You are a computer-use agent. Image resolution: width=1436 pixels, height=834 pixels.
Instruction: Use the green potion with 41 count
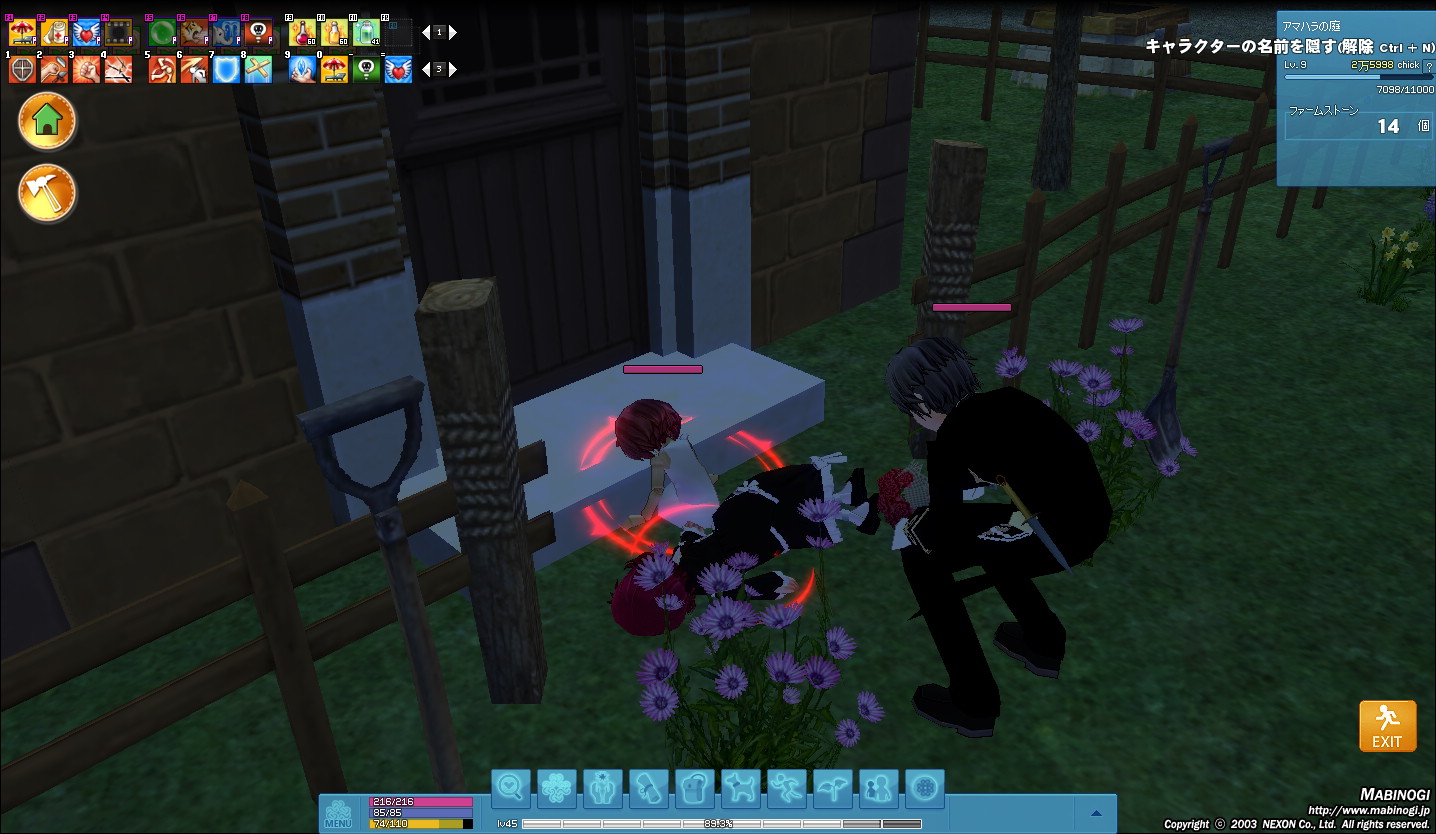[x=366, y=33]
